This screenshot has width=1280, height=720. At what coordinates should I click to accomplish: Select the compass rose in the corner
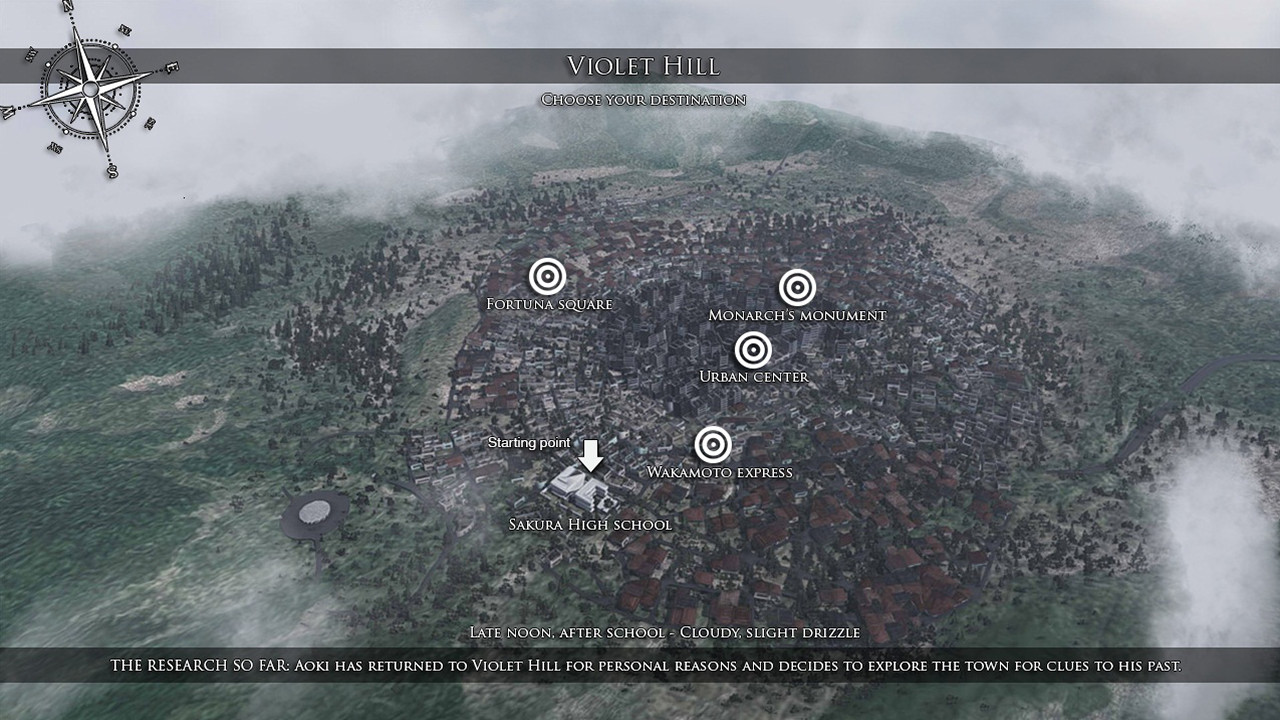(x=90, y=88)
